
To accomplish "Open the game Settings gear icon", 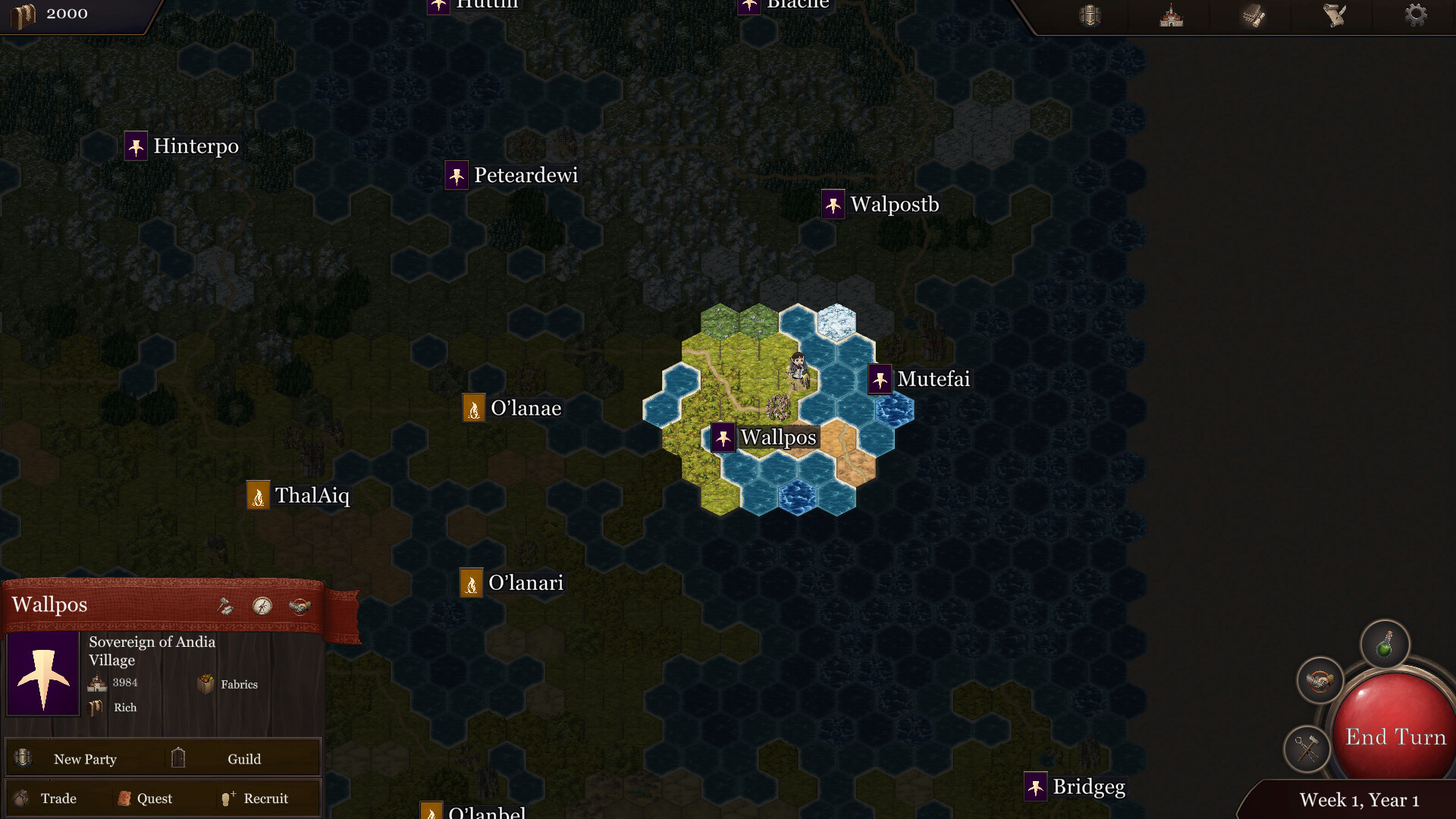I will pos(1415,15).
